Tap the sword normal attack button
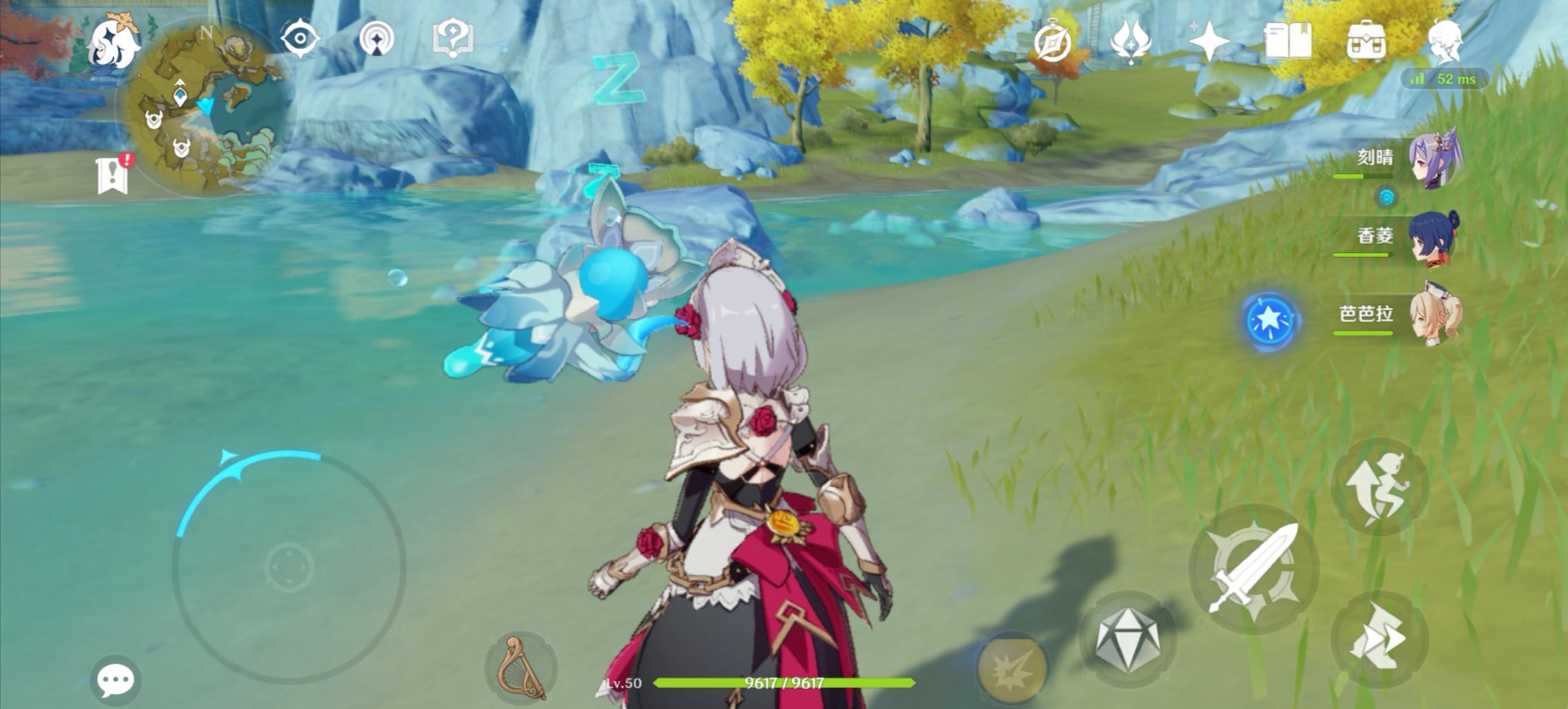Screen dimensions: 1568x709 coord(1254,569)
